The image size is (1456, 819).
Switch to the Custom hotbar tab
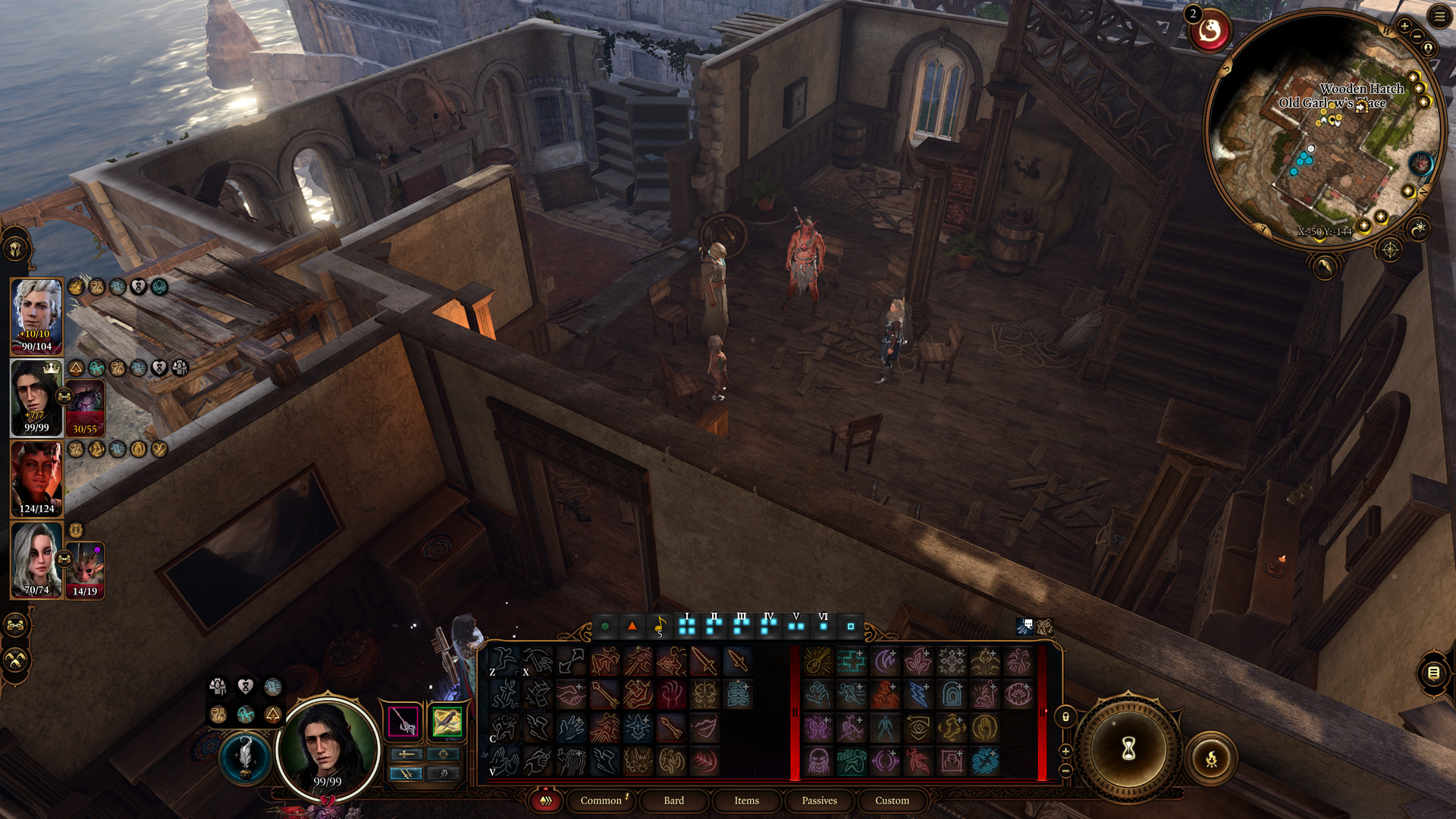point(892,800)
